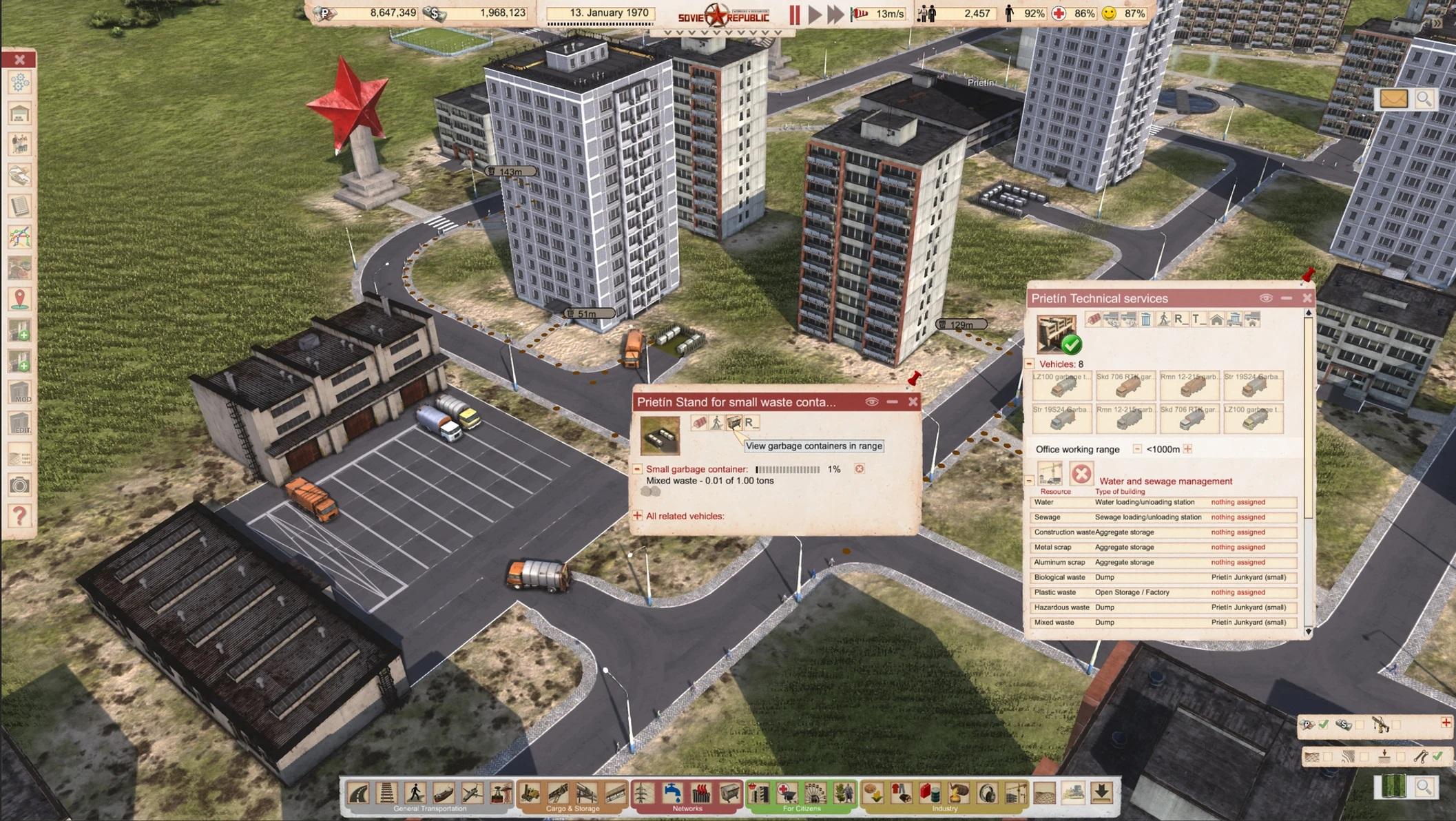Image resolution: width=1456 pixels, height=821 pixels.
Task: Open the help question mark button
Action: [20, 515]
